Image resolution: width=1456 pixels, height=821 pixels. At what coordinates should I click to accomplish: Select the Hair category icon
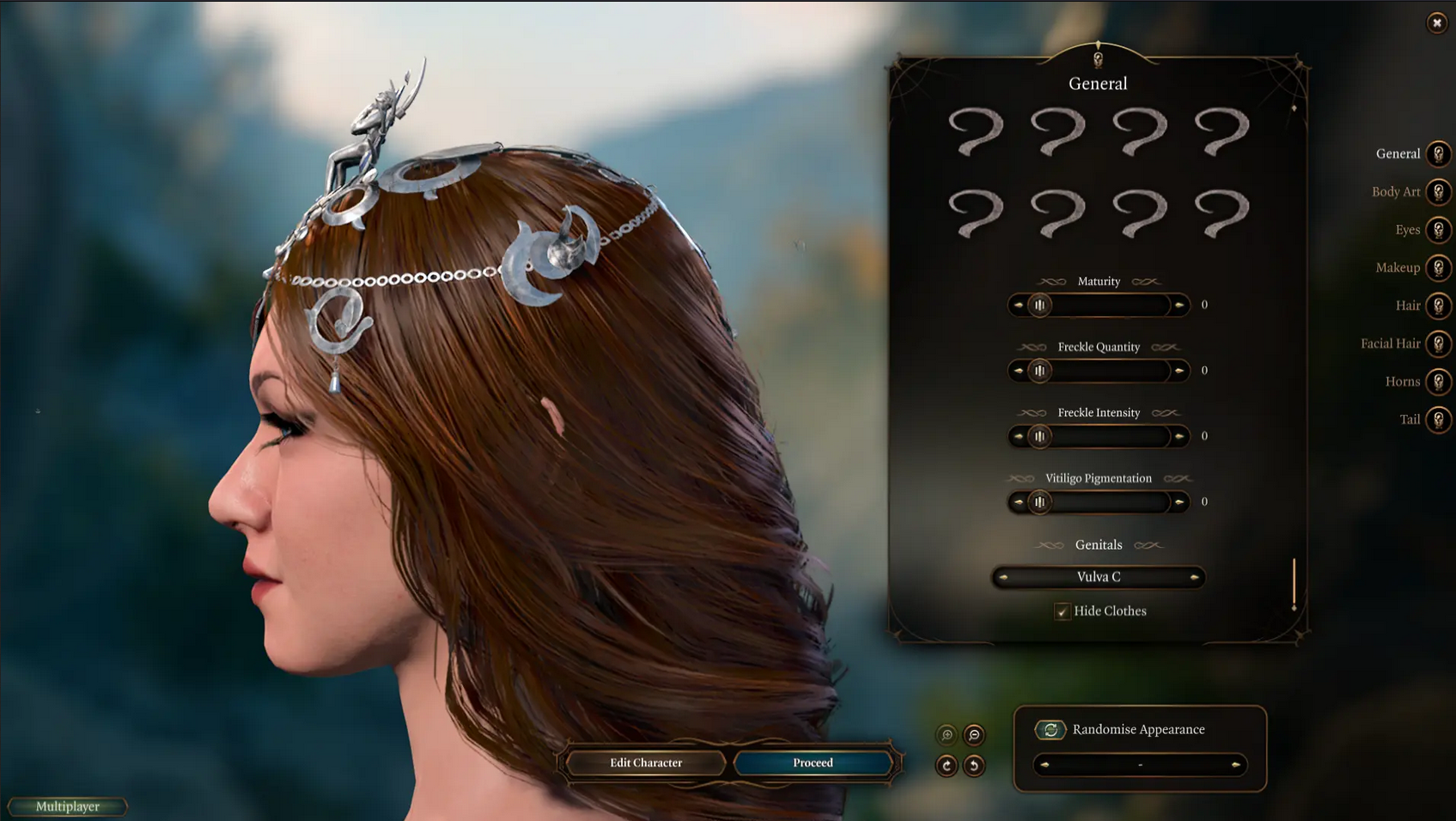pyautogui.click(x=1439, y=306)
